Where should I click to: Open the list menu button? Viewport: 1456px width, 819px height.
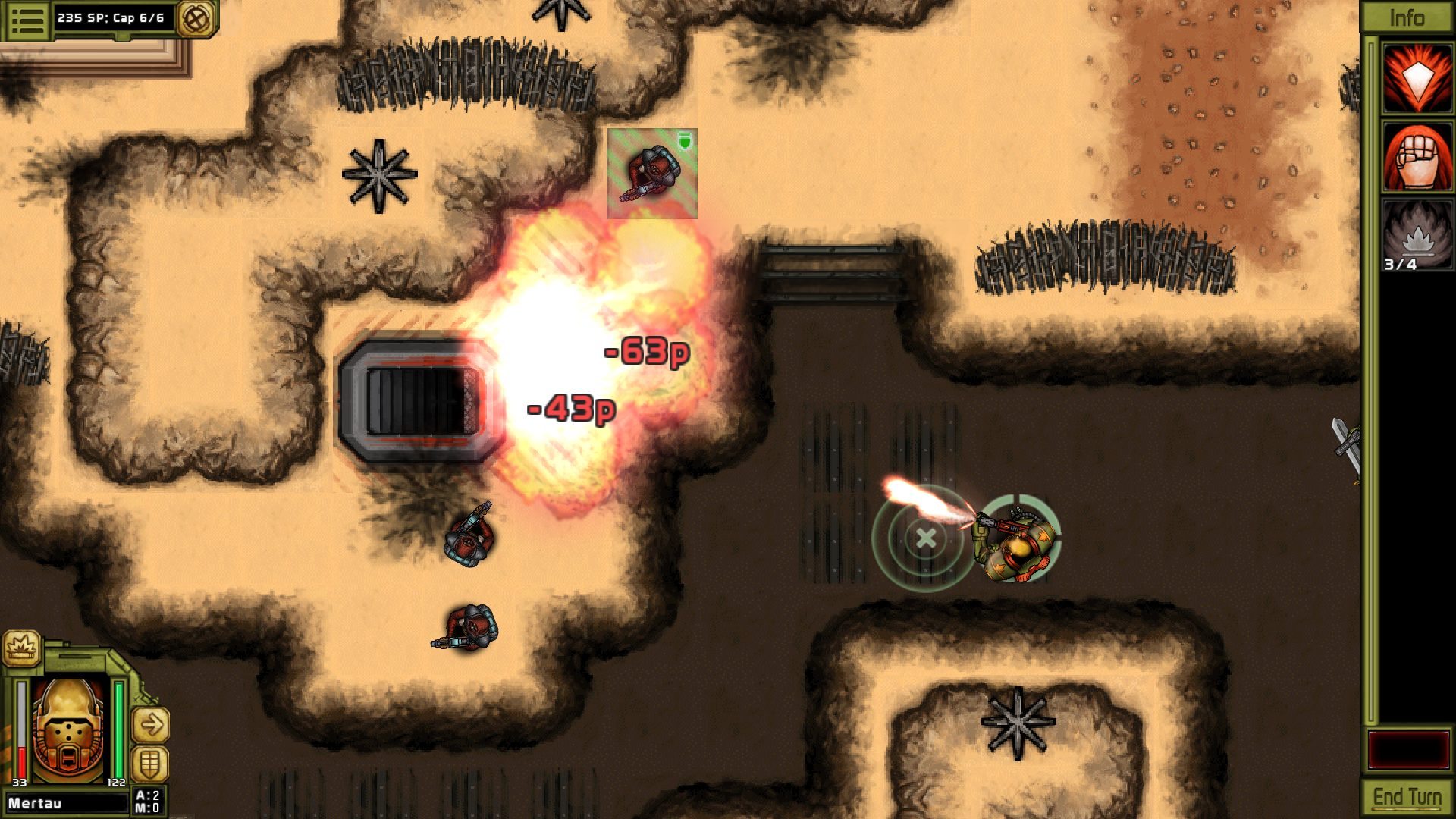(28, 19)
